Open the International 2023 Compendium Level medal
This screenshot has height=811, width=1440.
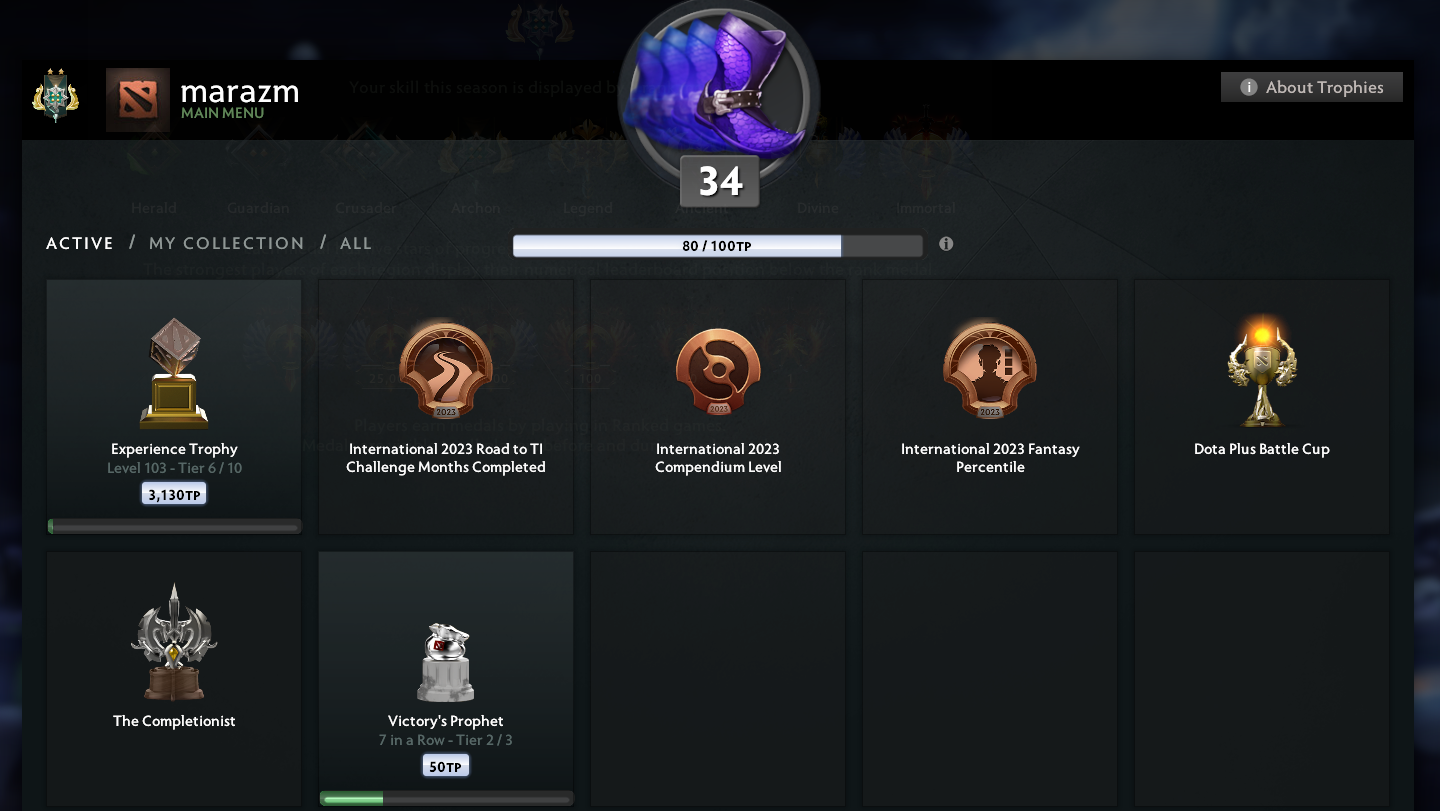coord(717,368)
